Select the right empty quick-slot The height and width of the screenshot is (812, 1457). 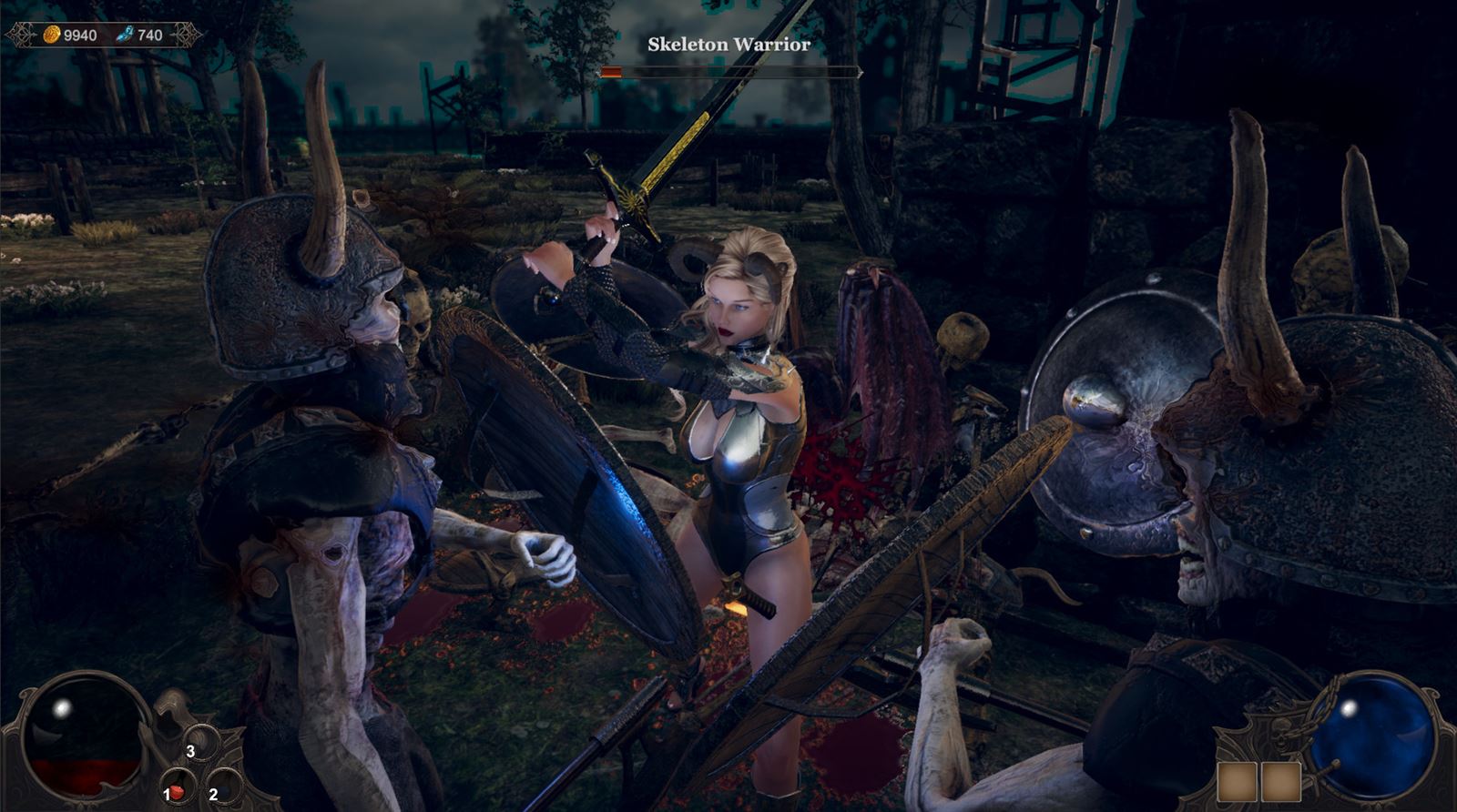click(x=1281, y=781)
